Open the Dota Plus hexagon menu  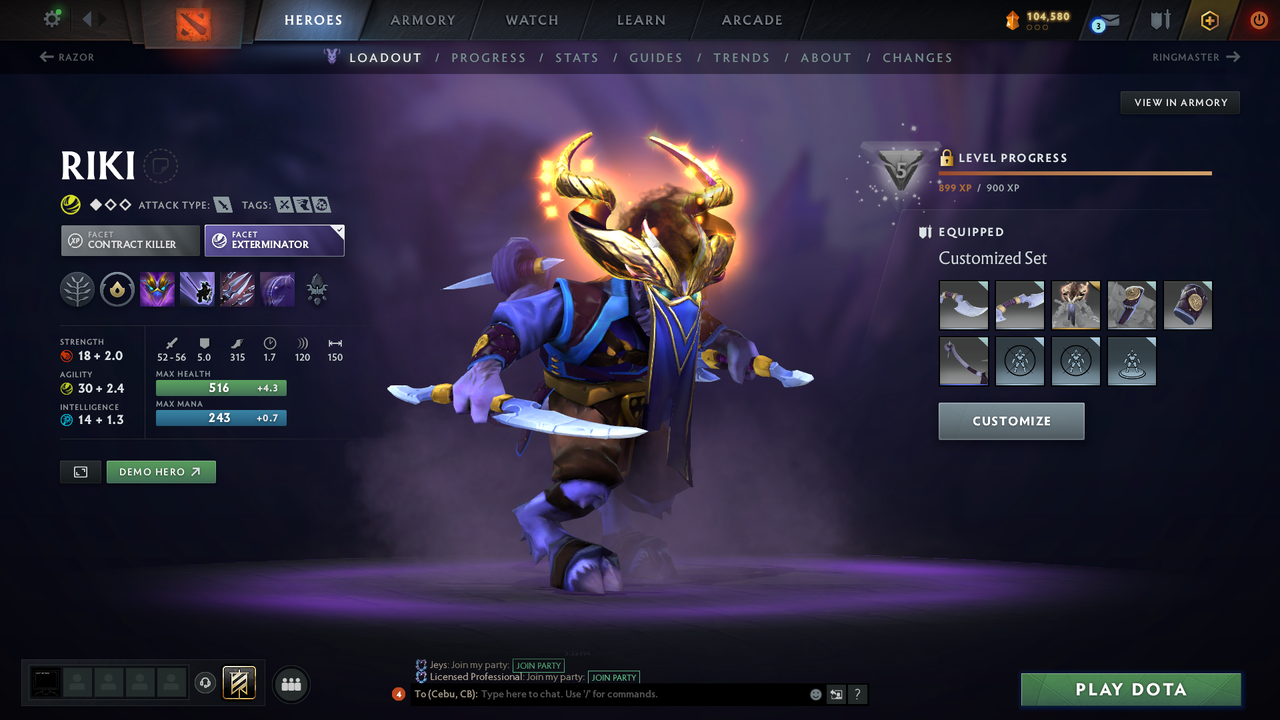pos(1209,19)
